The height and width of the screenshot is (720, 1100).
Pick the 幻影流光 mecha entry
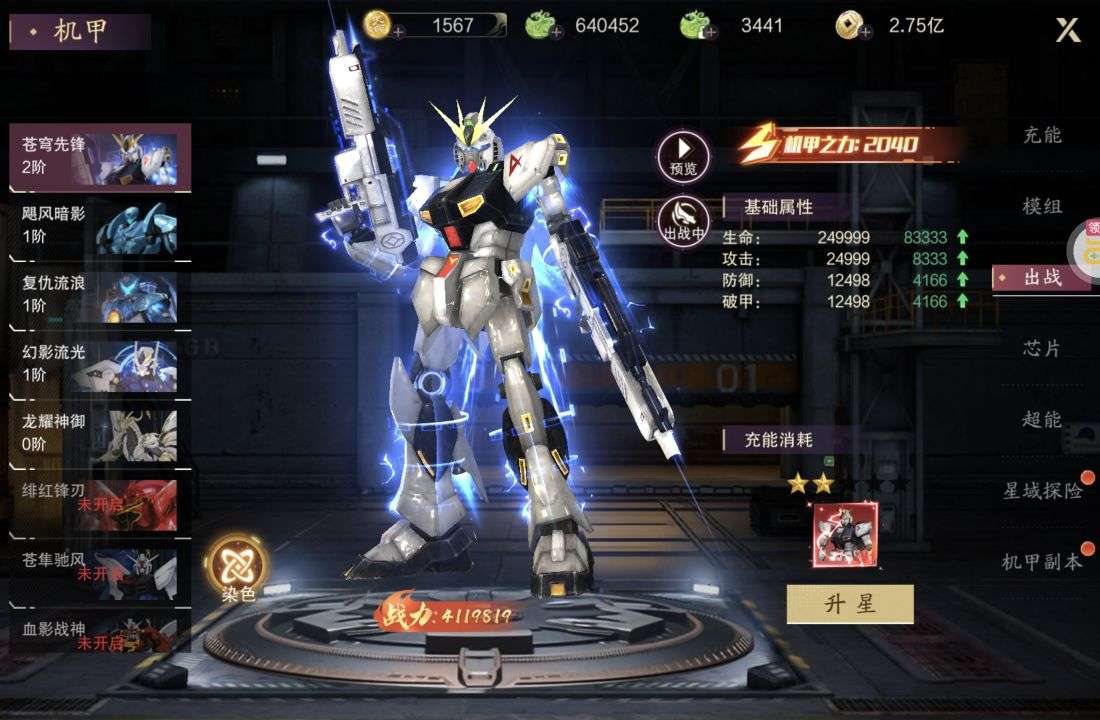tap(99, 364)
